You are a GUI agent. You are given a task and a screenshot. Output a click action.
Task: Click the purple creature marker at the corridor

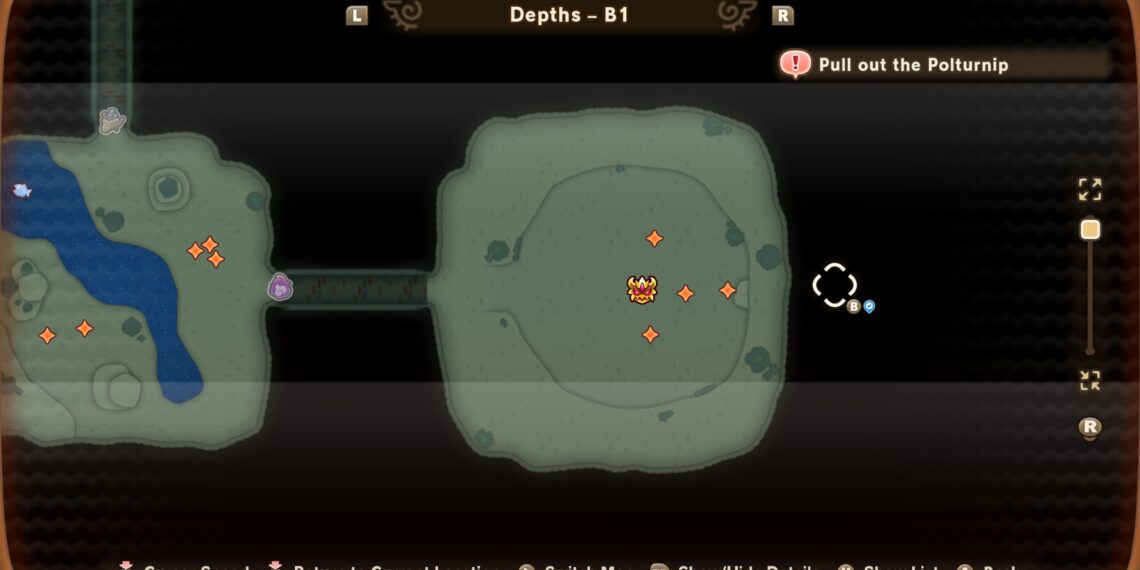click(280, 288)
